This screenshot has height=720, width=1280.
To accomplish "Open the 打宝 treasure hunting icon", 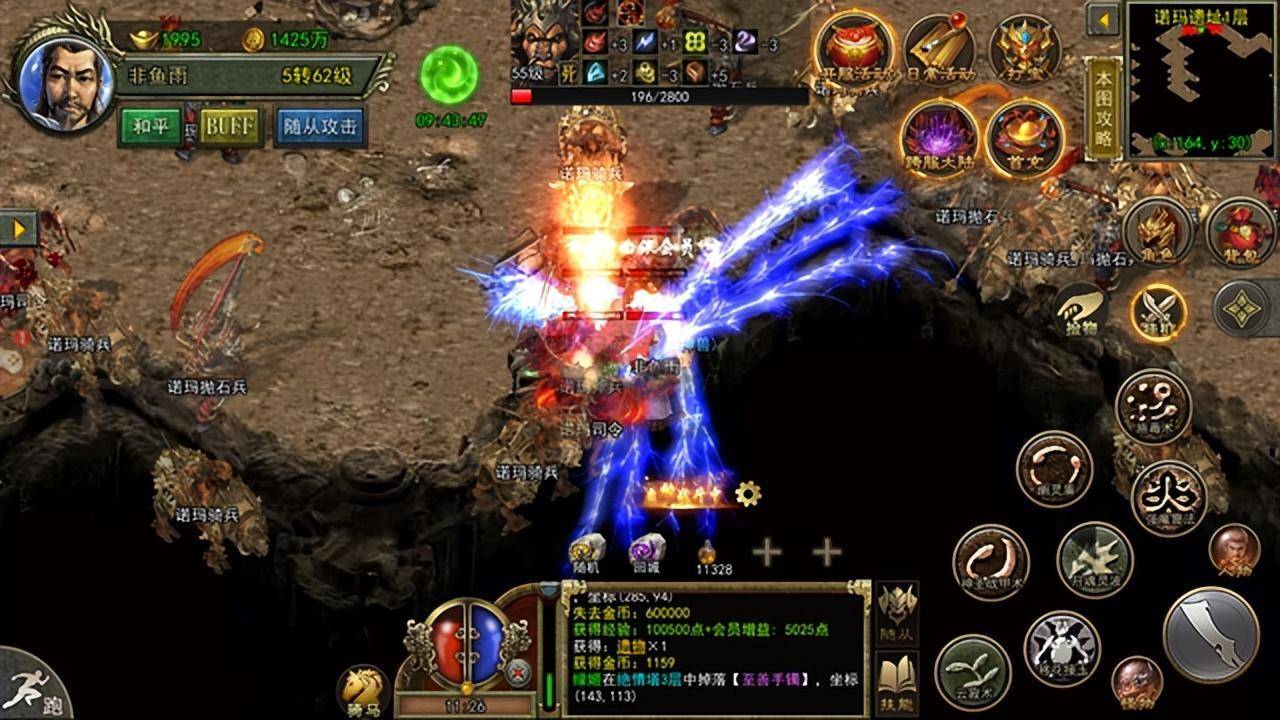I will (x=1025, y=48).
